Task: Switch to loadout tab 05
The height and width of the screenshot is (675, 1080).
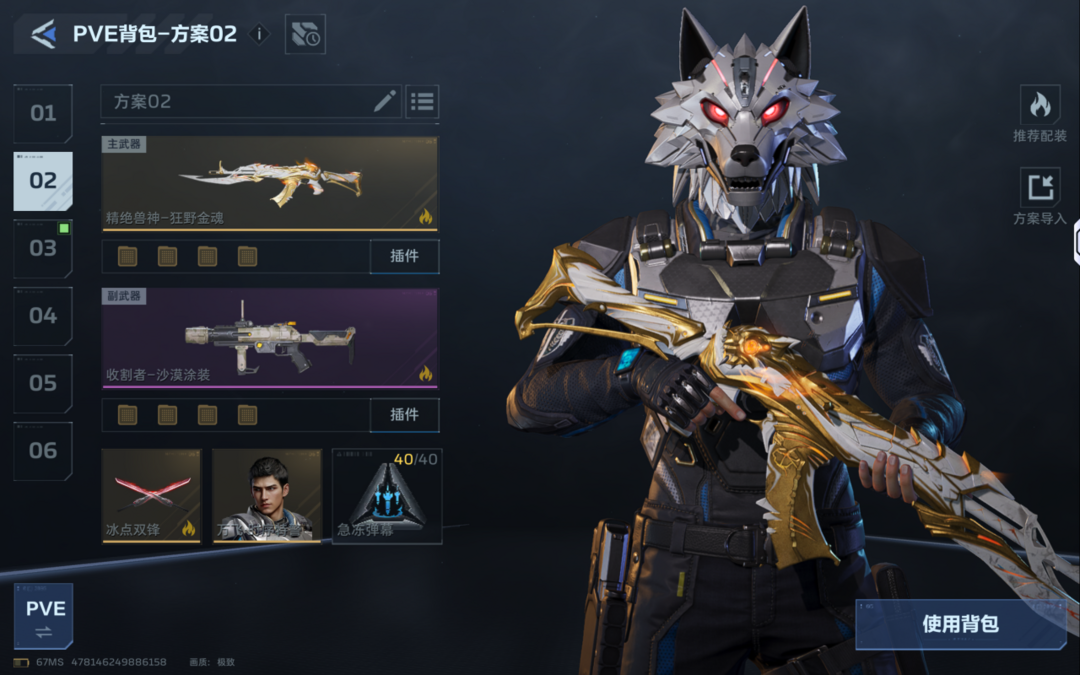Action: 43,383
